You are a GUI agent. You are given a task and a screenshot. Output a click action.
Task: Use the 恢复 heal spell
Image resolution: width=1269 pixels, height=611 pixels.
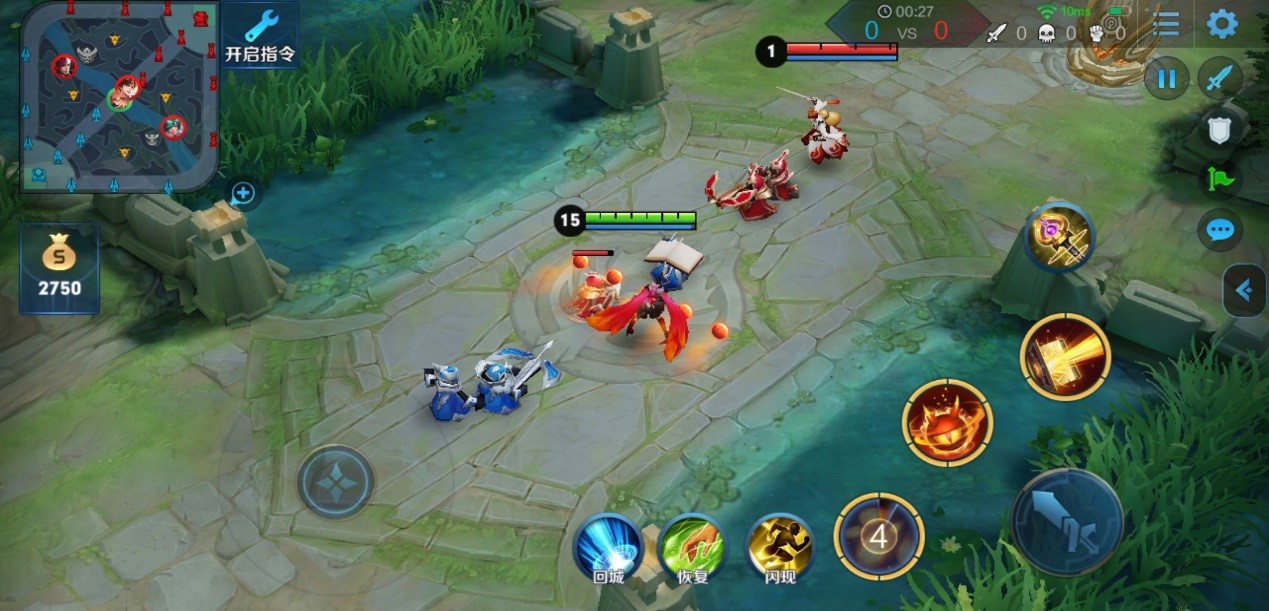pyautogui.click(x=692, y=548)
